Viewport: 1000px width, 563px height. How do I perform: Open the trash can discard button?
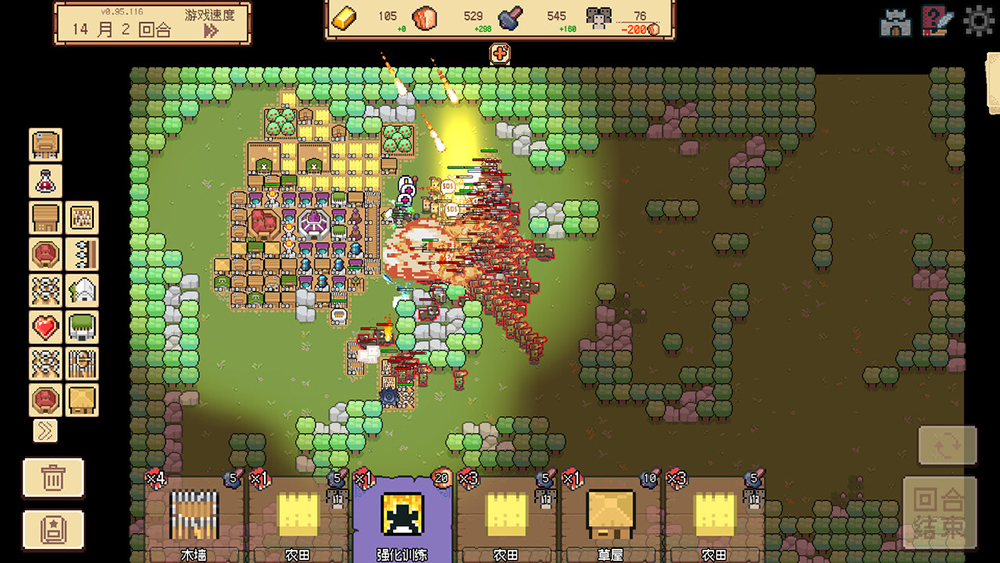[54, 478]
